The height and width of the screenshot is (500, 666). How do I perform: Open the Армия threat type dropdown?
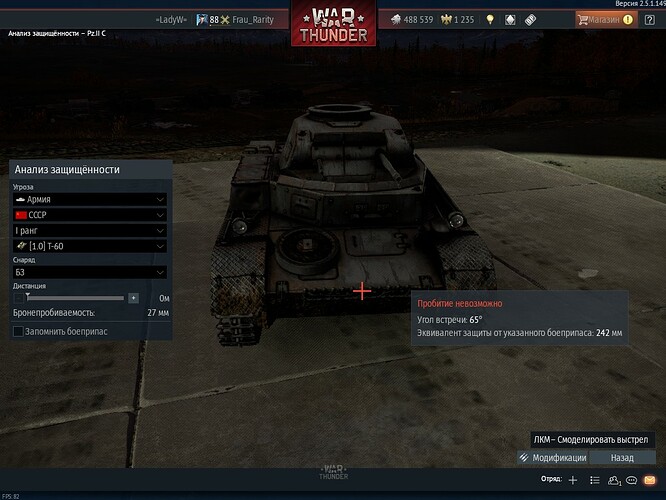(x=88, y=199)
